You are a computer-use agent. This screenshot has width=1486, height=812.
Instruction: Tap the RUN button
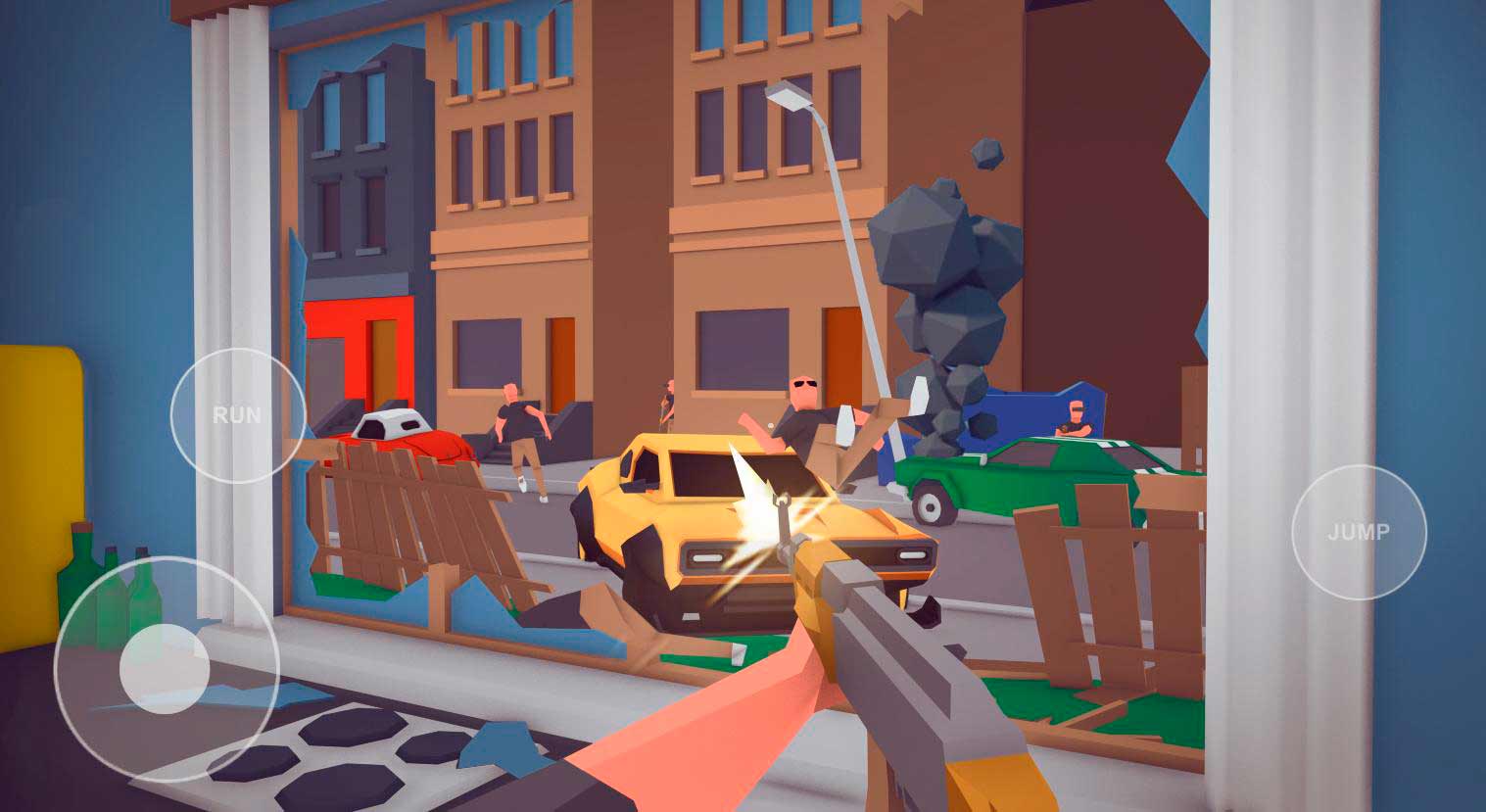[x=238, y=415]
